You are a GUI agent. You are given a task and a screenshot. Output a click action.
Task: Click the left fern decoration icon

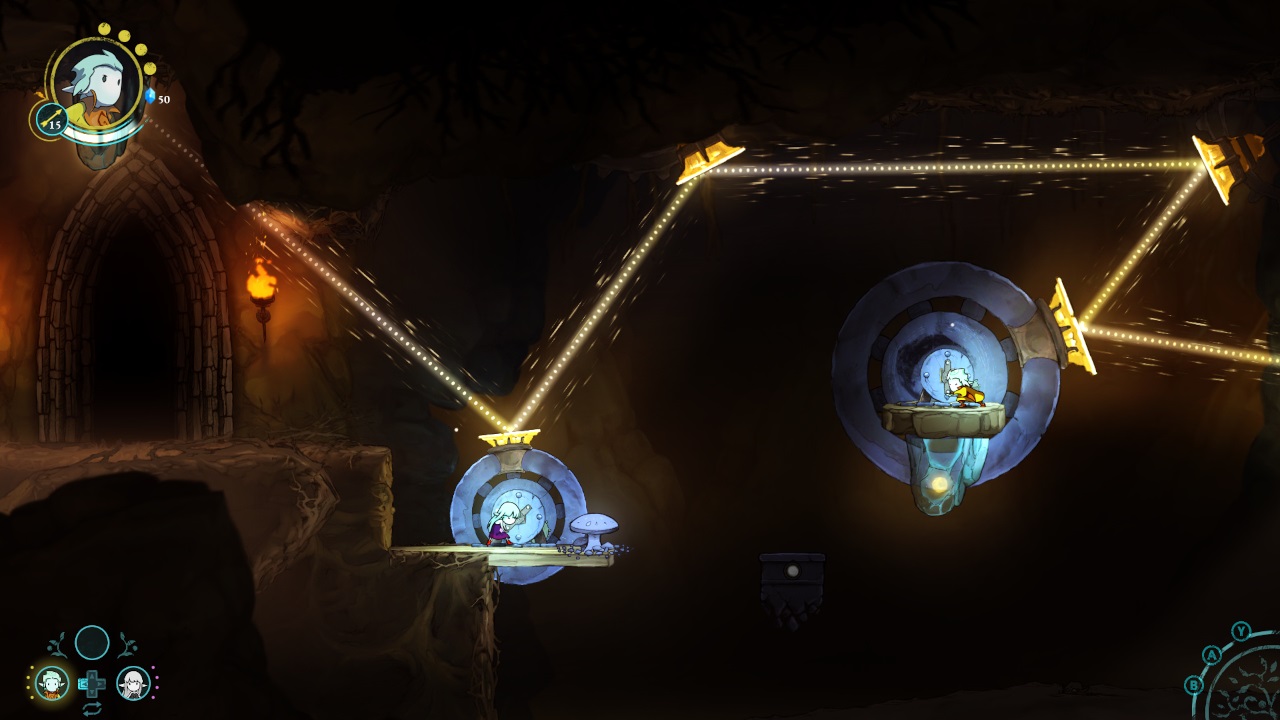(58, 644)
